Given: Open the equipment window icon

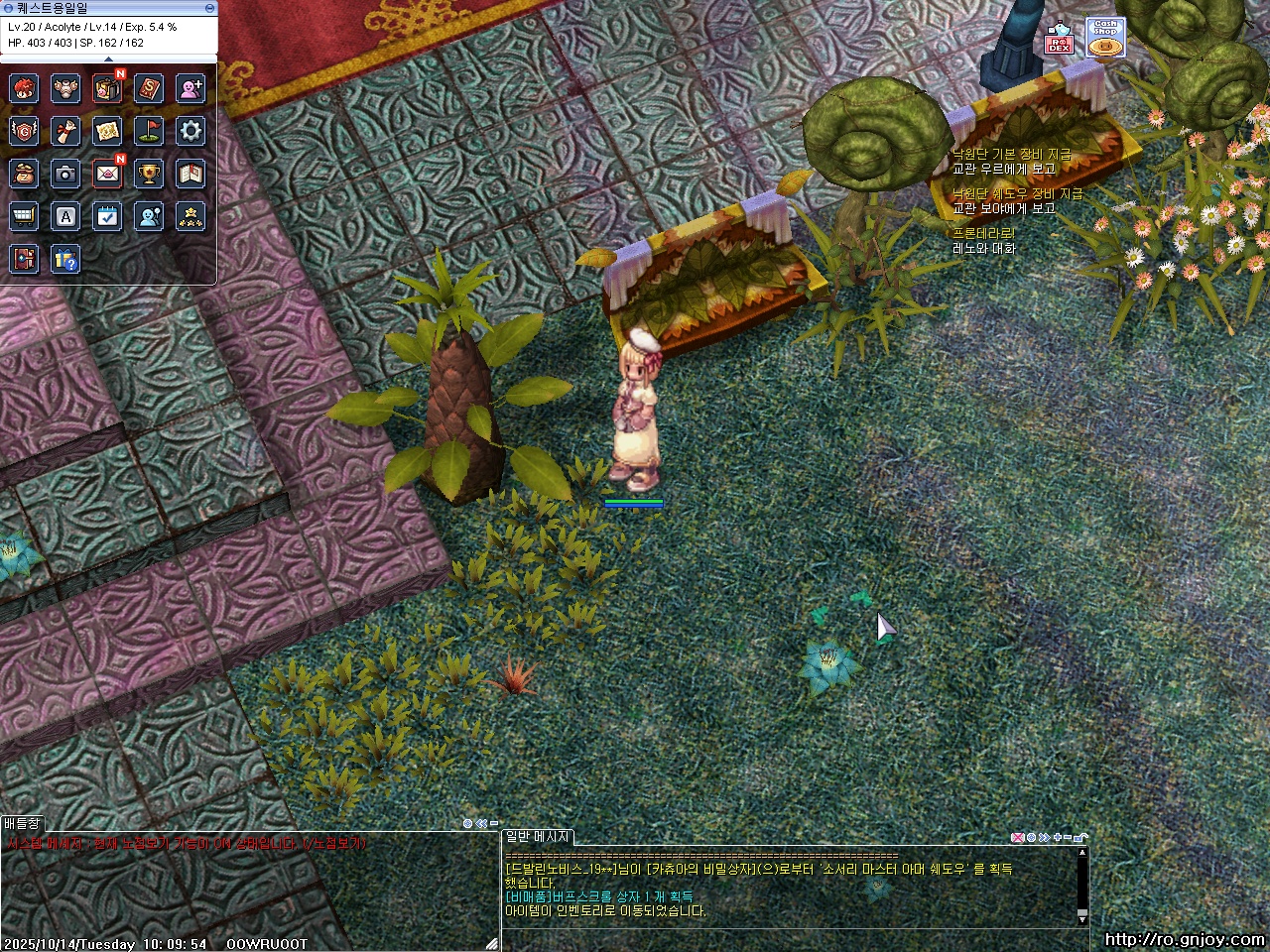Looking at the screenshot, I should (x=65, y=88).
